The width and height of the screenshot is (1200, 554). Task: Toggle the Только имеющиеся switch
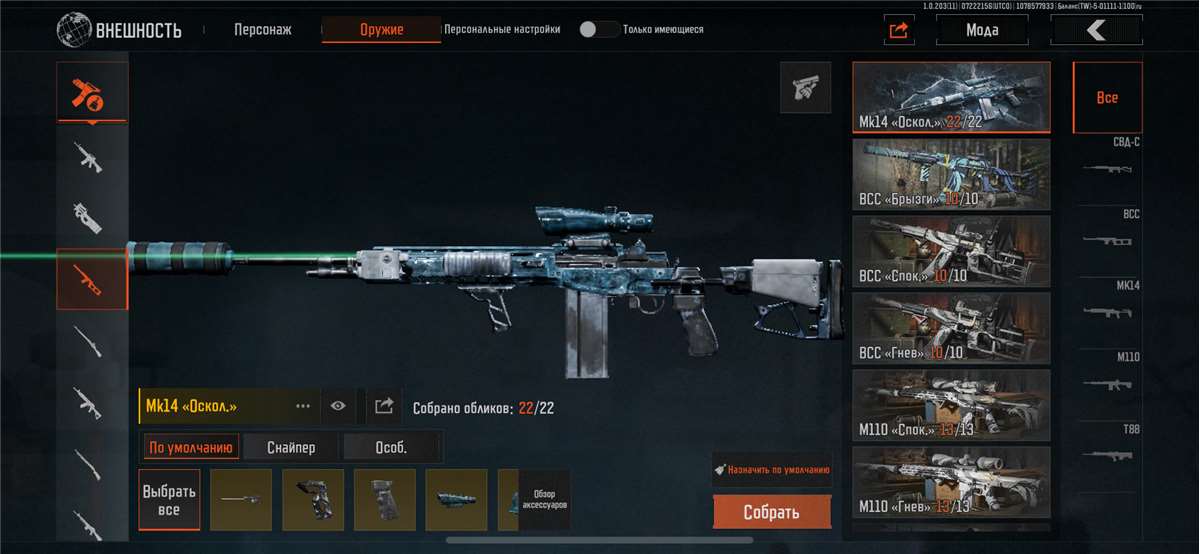pos(599,29)
